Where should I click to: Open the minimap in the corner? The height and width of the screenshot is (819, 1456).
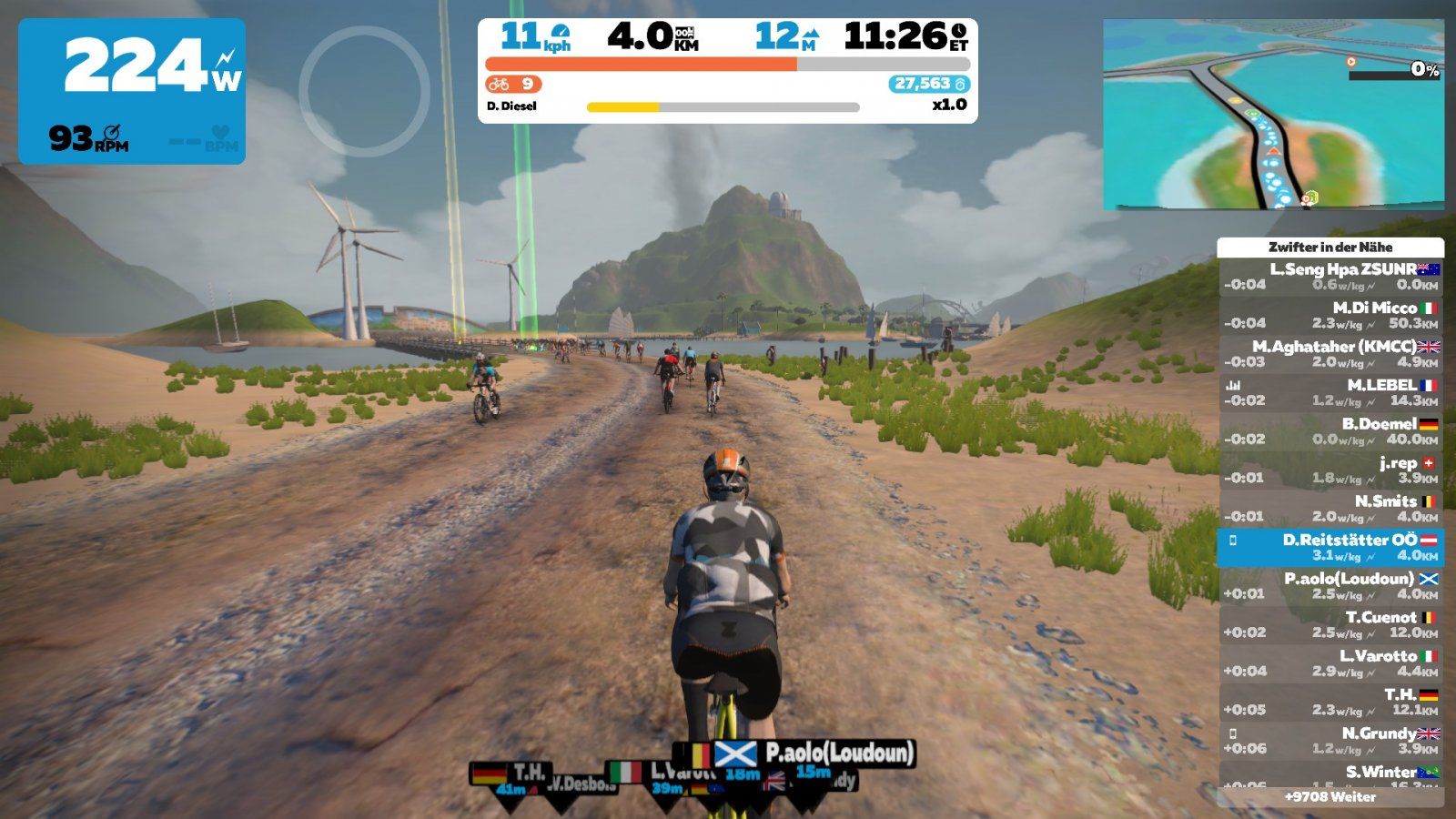(1272, 115)
